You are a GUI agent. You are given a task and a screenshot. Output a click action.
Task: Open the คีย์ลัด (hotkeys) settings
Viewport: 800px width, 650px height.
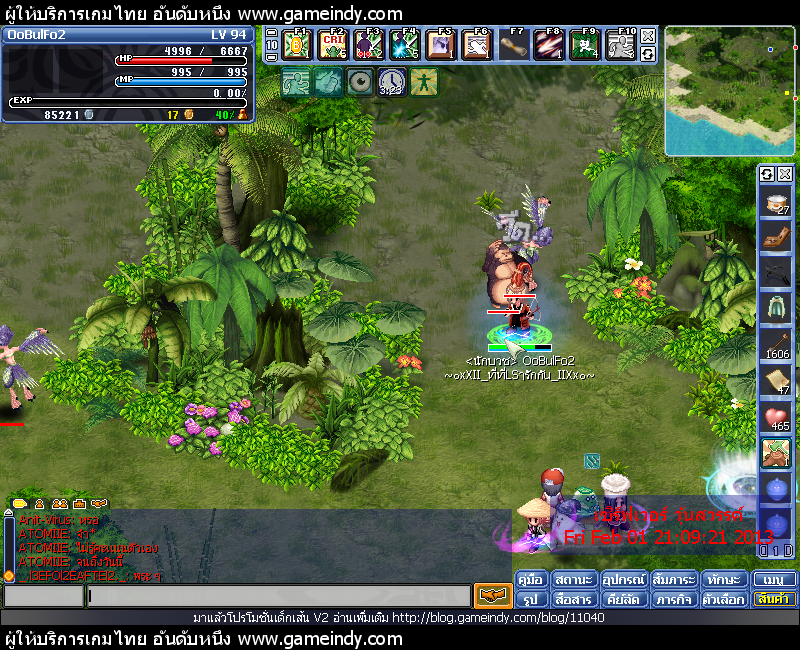tap(623, 599)
